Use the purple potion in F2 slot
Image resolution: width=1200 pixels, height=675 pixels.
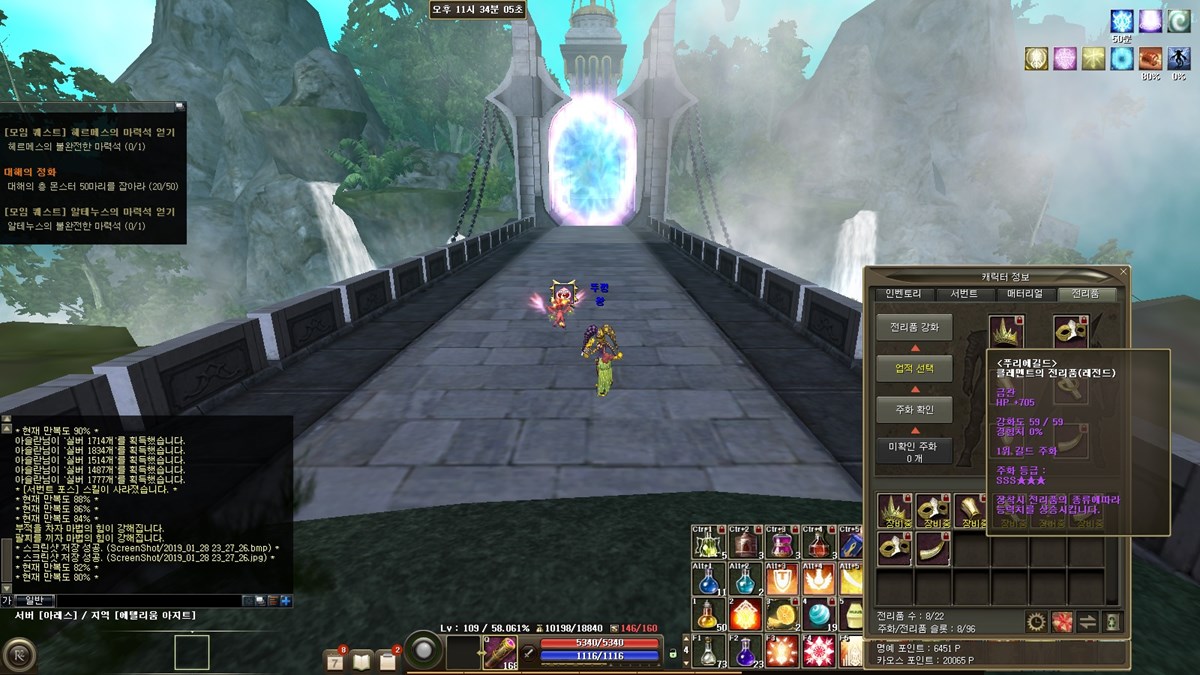point(743,651)
